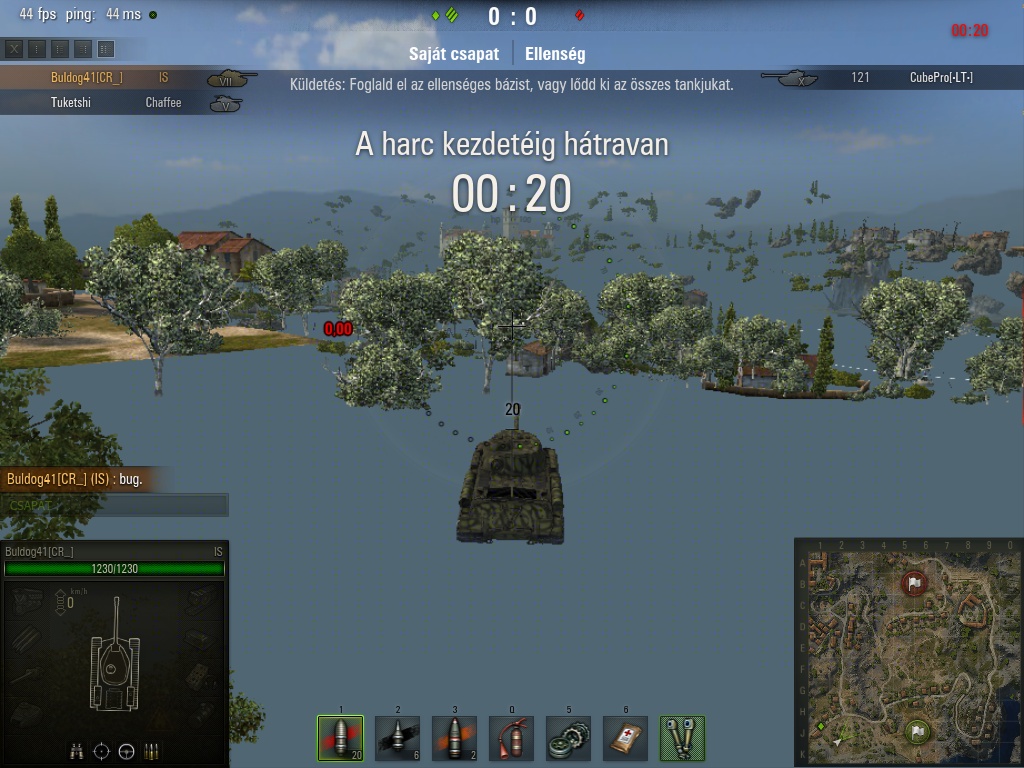Select the standard shell with 20 rounds
The image size is (1024, 768).
point(340,738)
